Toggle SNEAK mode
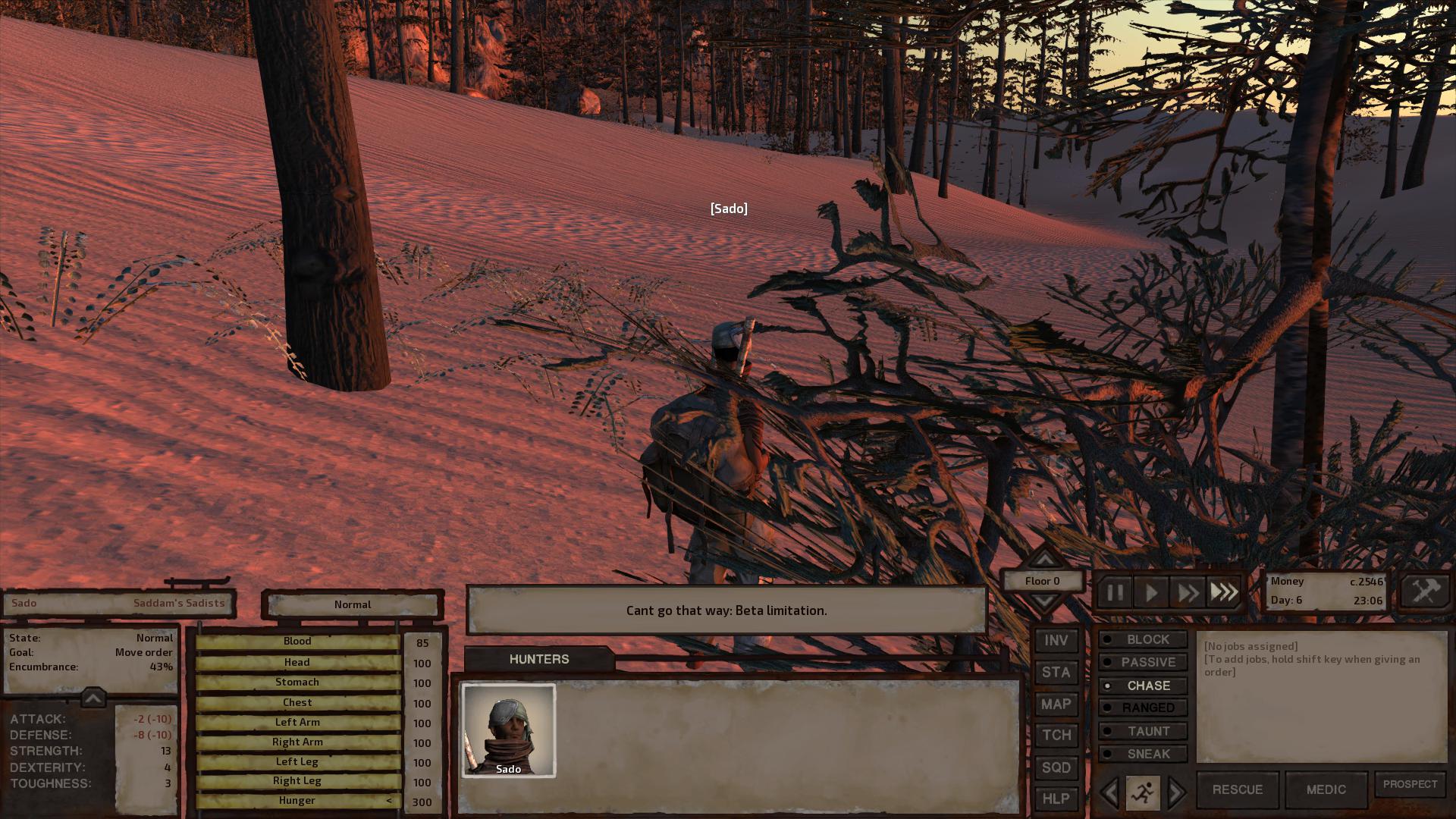Screen dimensions: 1456x819 coord(1143,755)
